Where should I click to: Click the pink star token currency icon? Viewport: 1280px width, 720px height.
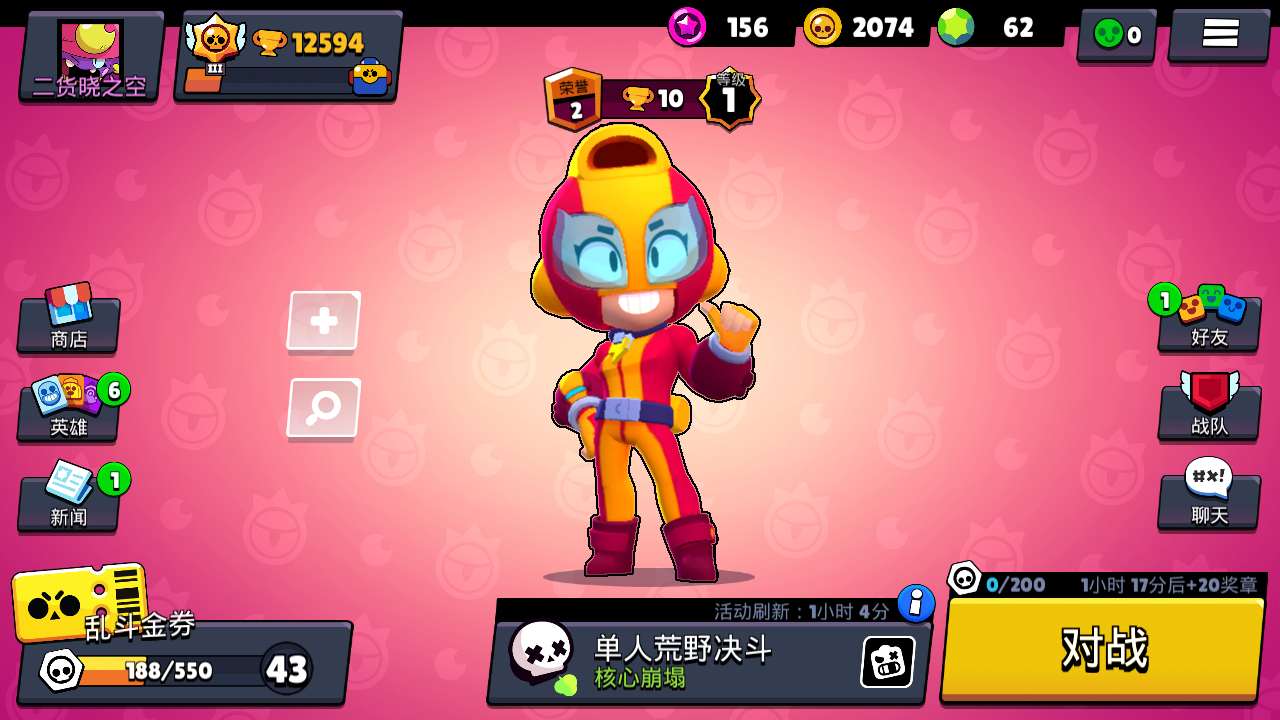[686, 28]
